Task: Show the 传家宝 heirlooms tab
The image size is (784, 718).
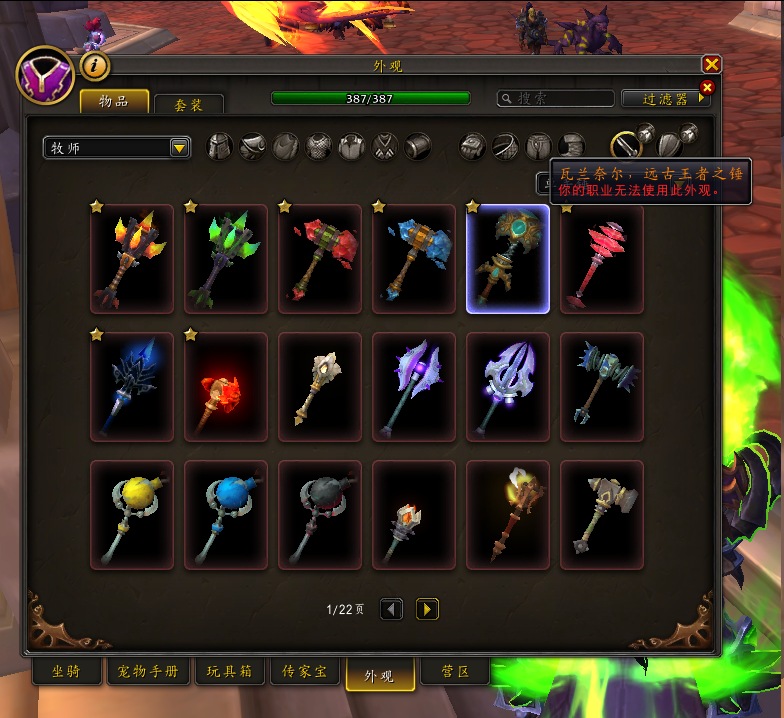Action: 306,671
